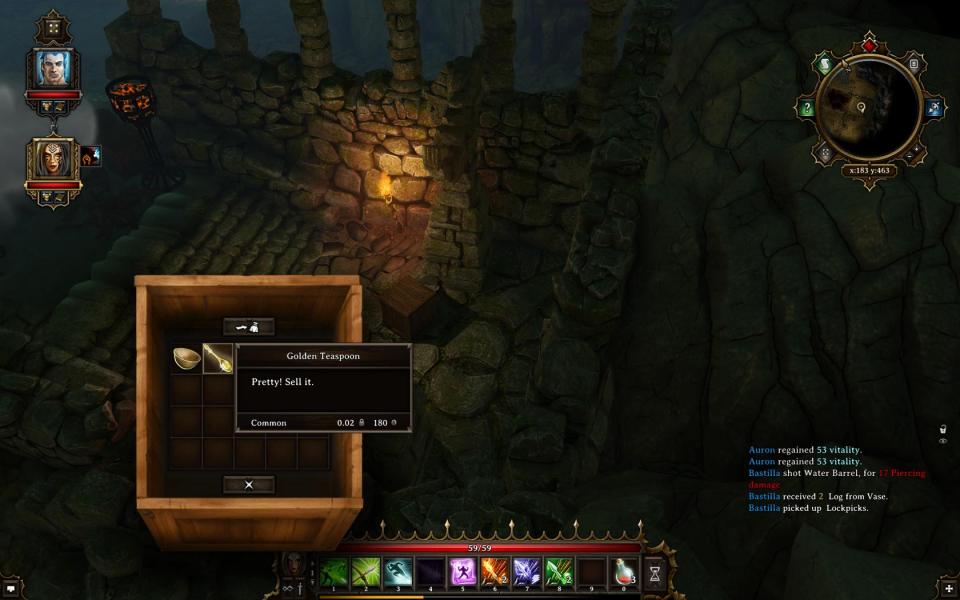960x600 pixels.
Task: Use the sprint skill in slot 3
Action: tap(398, 573)
